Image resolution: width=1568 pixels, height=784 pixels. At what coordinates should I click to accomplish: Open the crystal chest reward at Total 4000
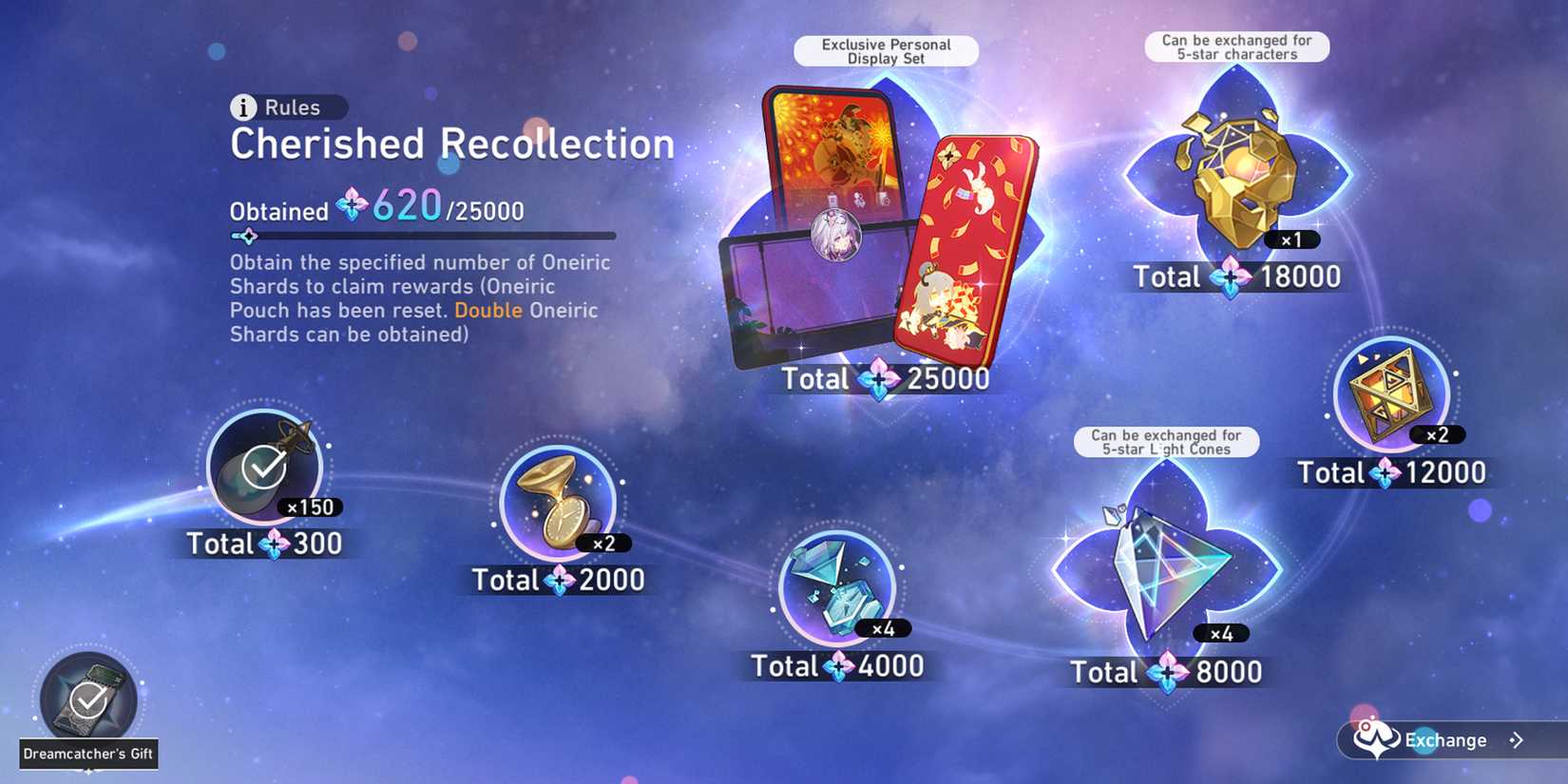[838, 591]
